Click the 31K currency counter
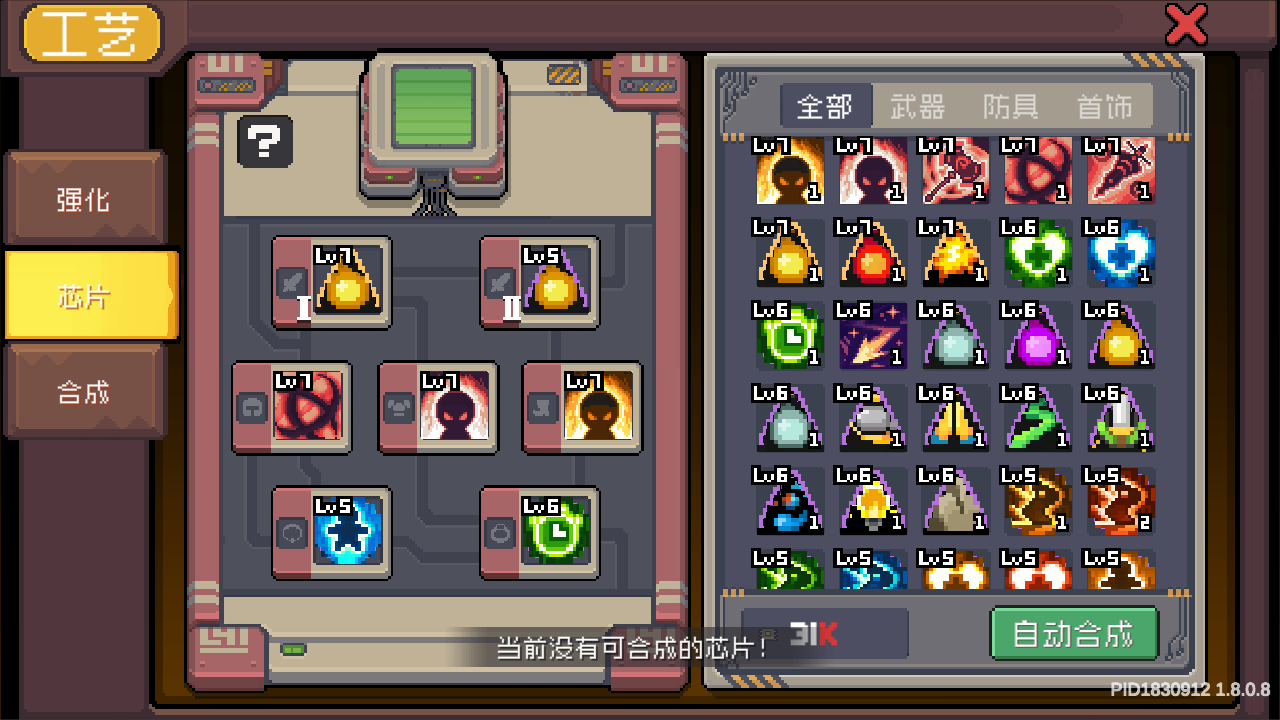 point(822,633)
